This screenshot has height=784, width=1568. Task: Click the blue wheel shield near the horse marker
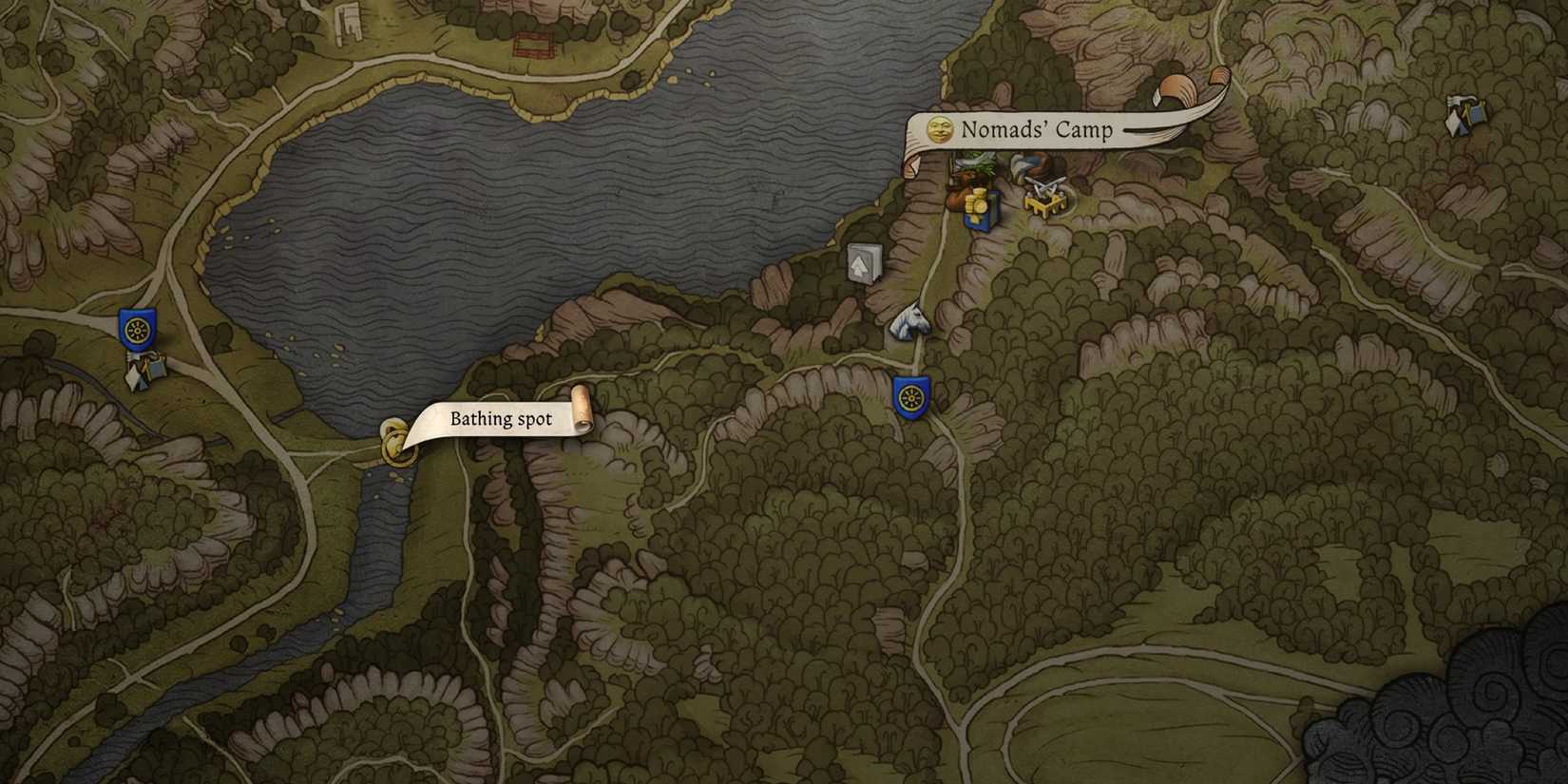(x=911, y=395)
